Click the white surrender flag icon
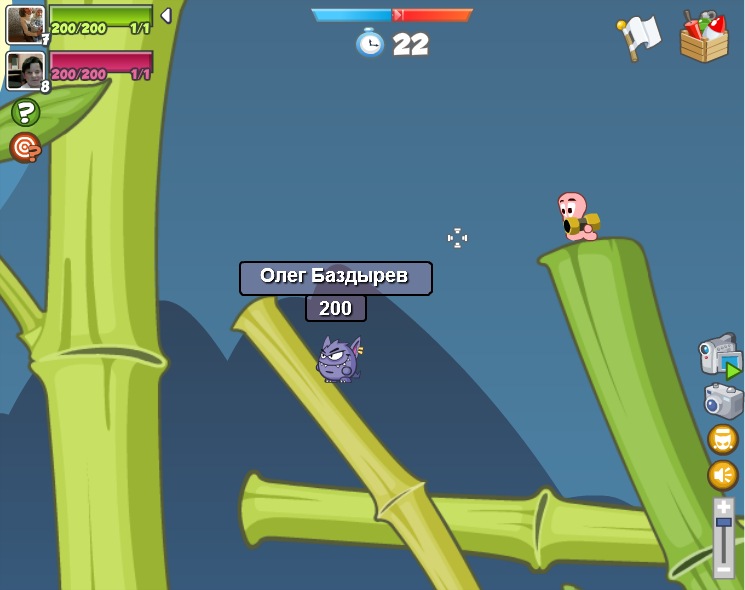Viewport: 745px width, 590px height. [x=639, y=37]
